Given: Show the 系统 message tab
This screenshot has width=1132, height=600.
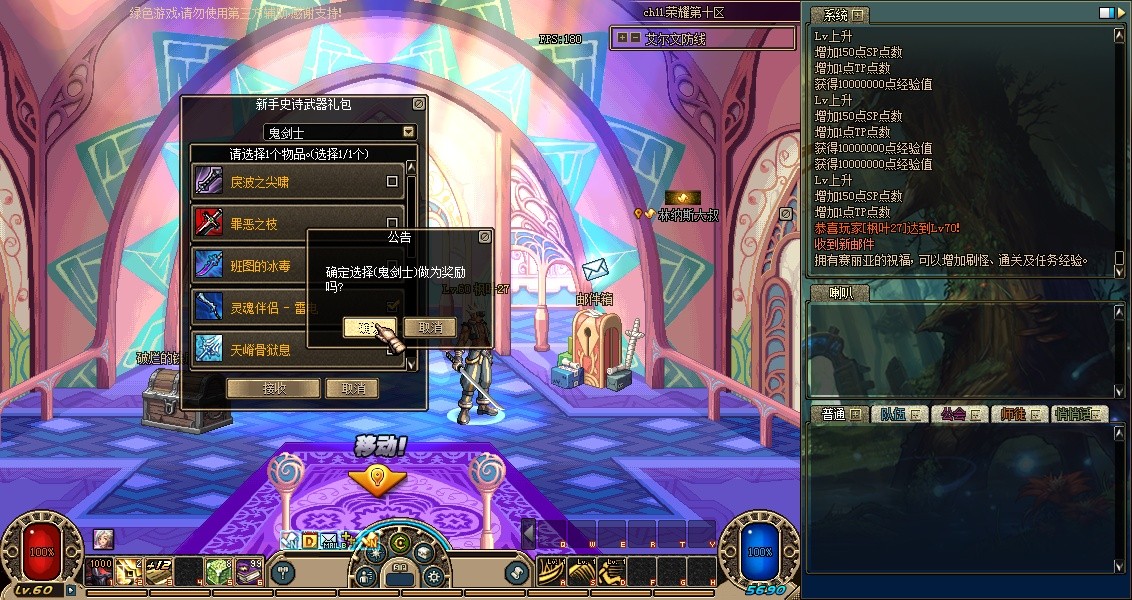Looking at the screenshot, I should point(836,15).
